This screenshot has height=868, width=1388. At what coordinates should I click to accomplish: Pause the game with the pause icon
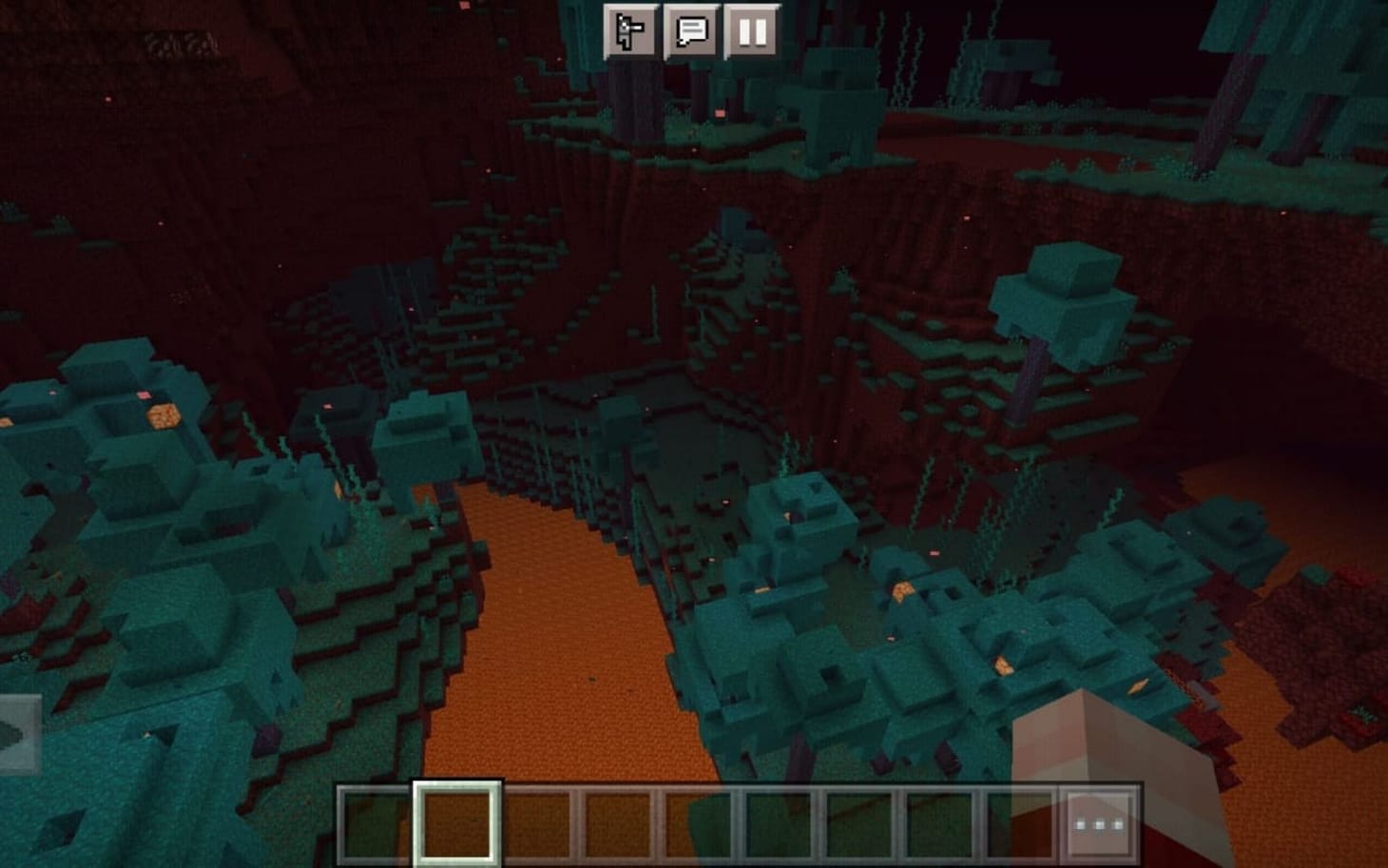(754, 30)
